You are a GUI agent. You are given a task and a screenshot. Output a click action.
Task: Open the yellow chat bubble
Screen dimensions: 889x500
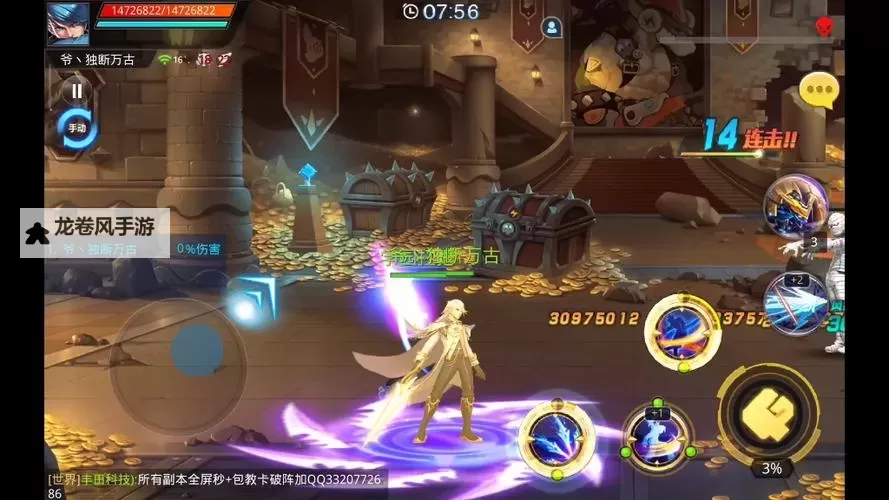coord(822,90)
